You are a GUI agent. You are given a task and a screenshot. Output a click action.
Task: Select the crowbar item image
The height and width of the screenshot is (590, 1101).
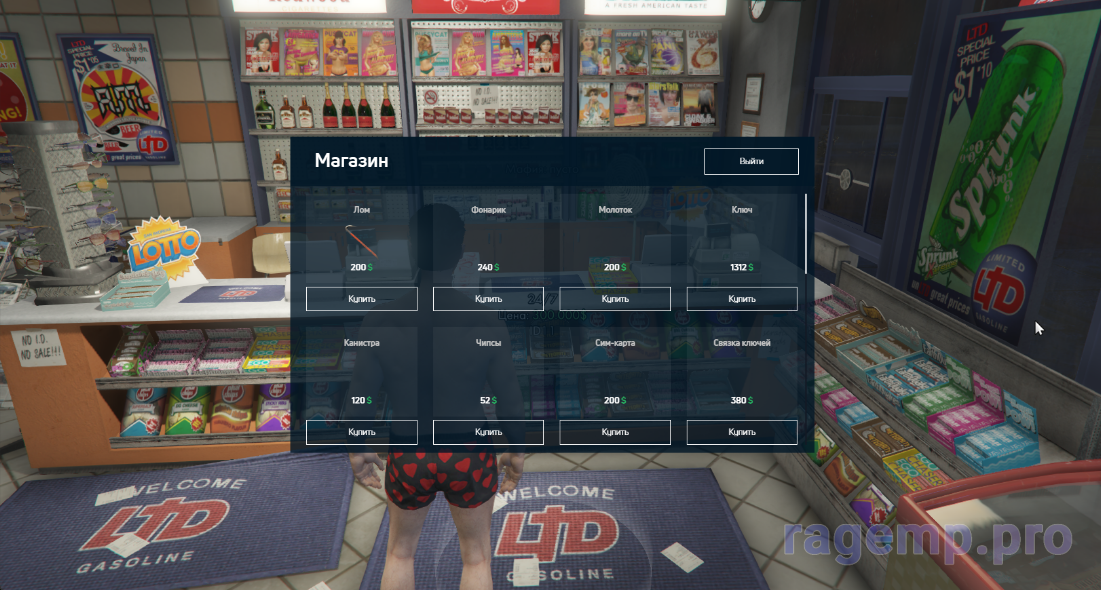[360, 240]
